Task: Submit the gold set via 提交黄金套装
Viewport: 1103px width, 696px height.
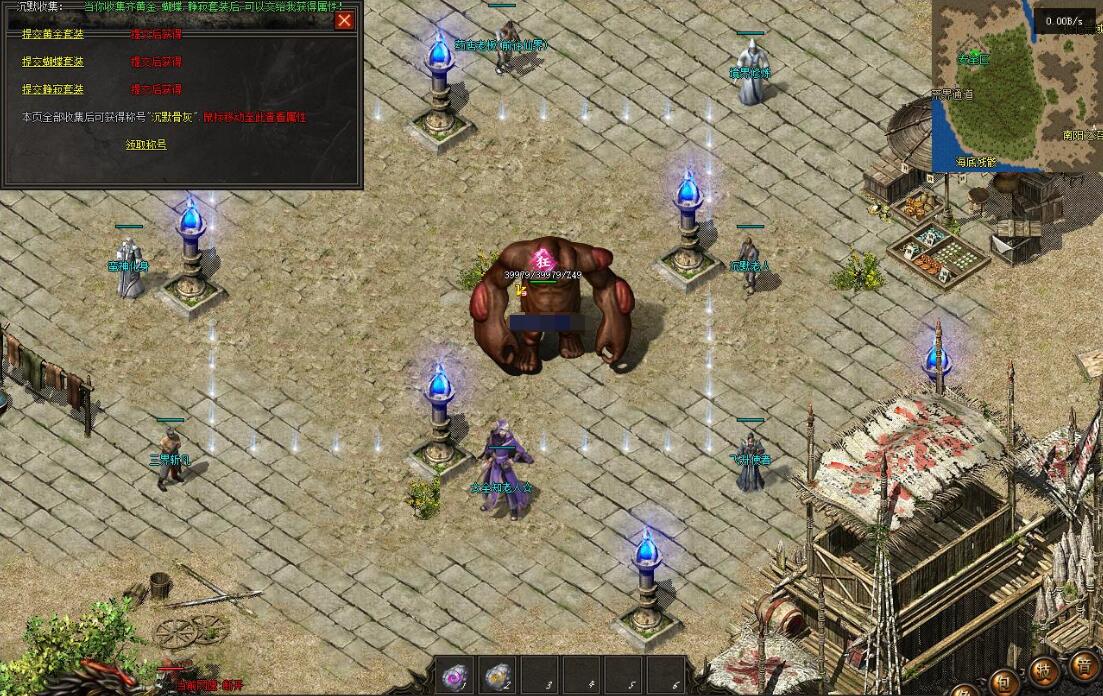Action: pyautogui.click(x=53, y=34)
